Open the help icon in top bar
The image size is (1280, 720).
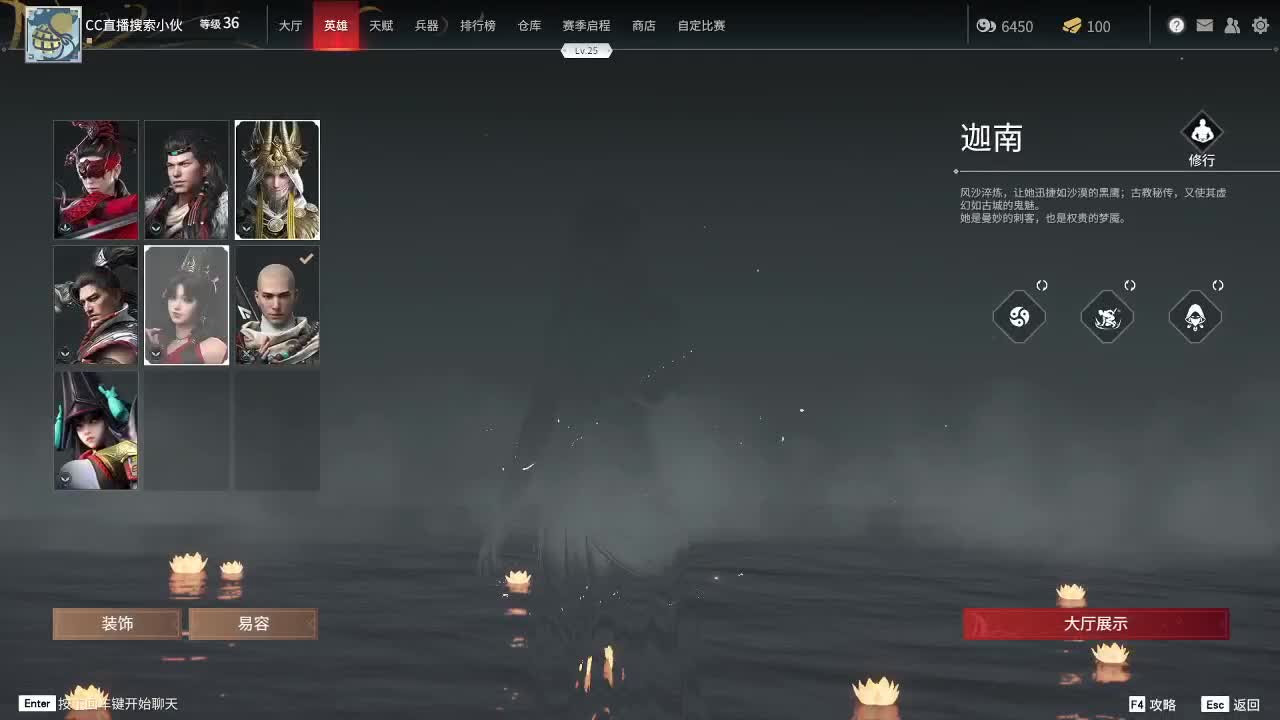(1176, 25)
